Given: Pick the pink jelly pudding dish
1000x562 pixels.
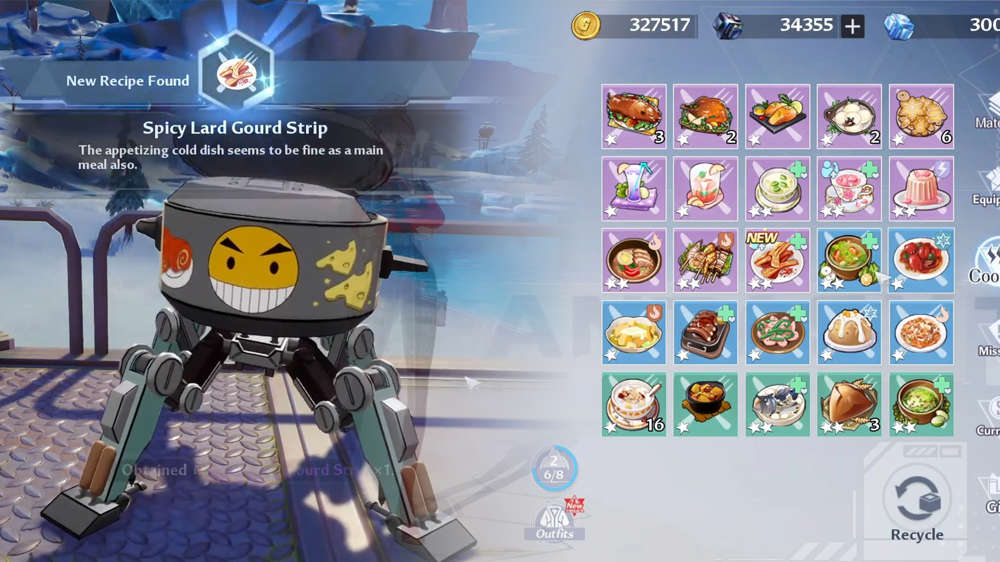Looking at the screenshot, I should [921, 188].
